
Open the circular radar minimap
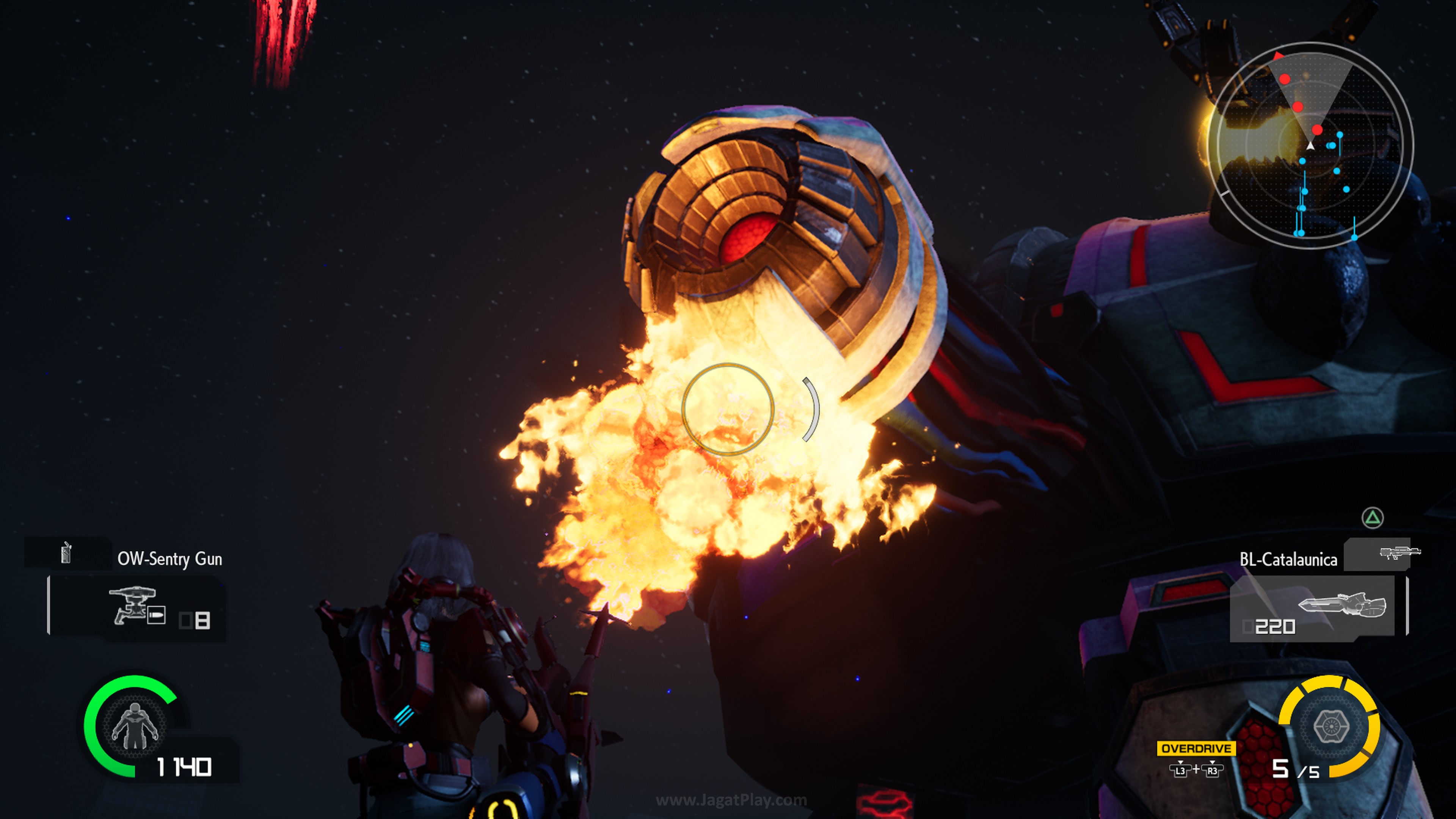point(1310,146)
